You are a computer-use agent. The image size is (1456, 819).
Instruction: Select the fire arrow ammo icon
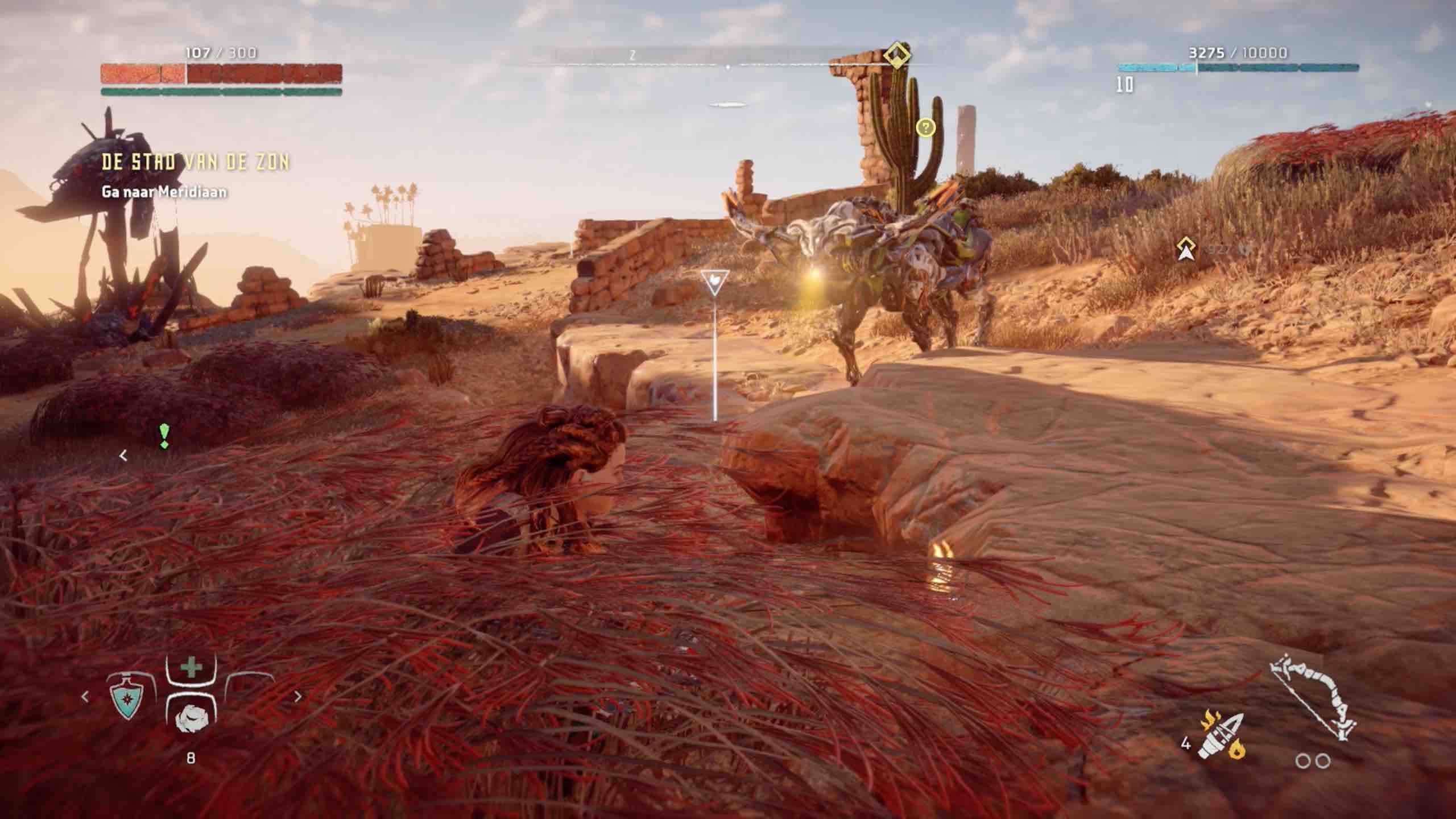pyautogui.click(x=1222, y=735)
